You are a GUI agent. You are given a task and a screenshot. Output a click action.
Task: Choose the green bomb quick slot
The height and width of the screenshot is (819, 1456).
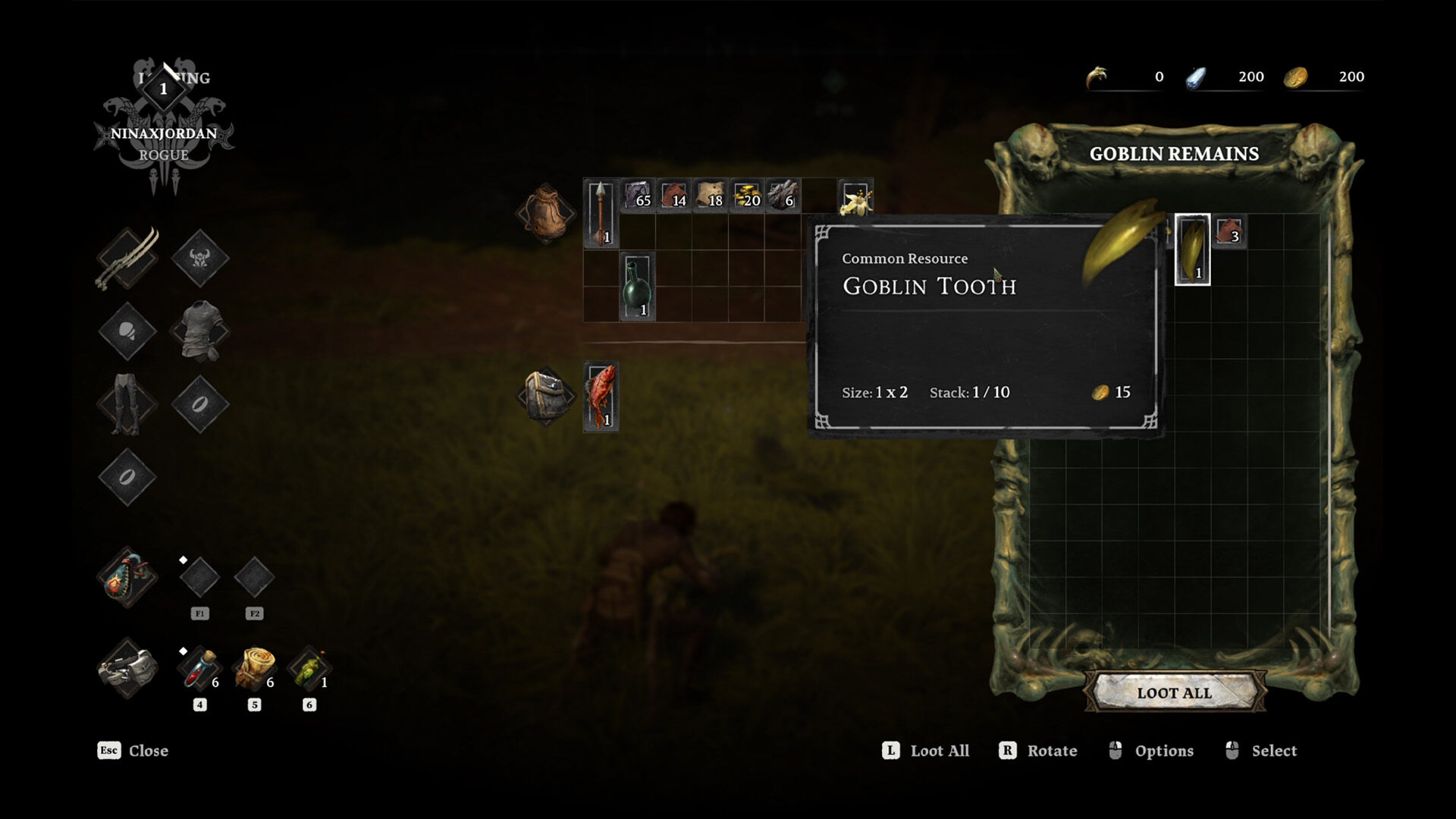pyautogui.click(x=309, y=669)
